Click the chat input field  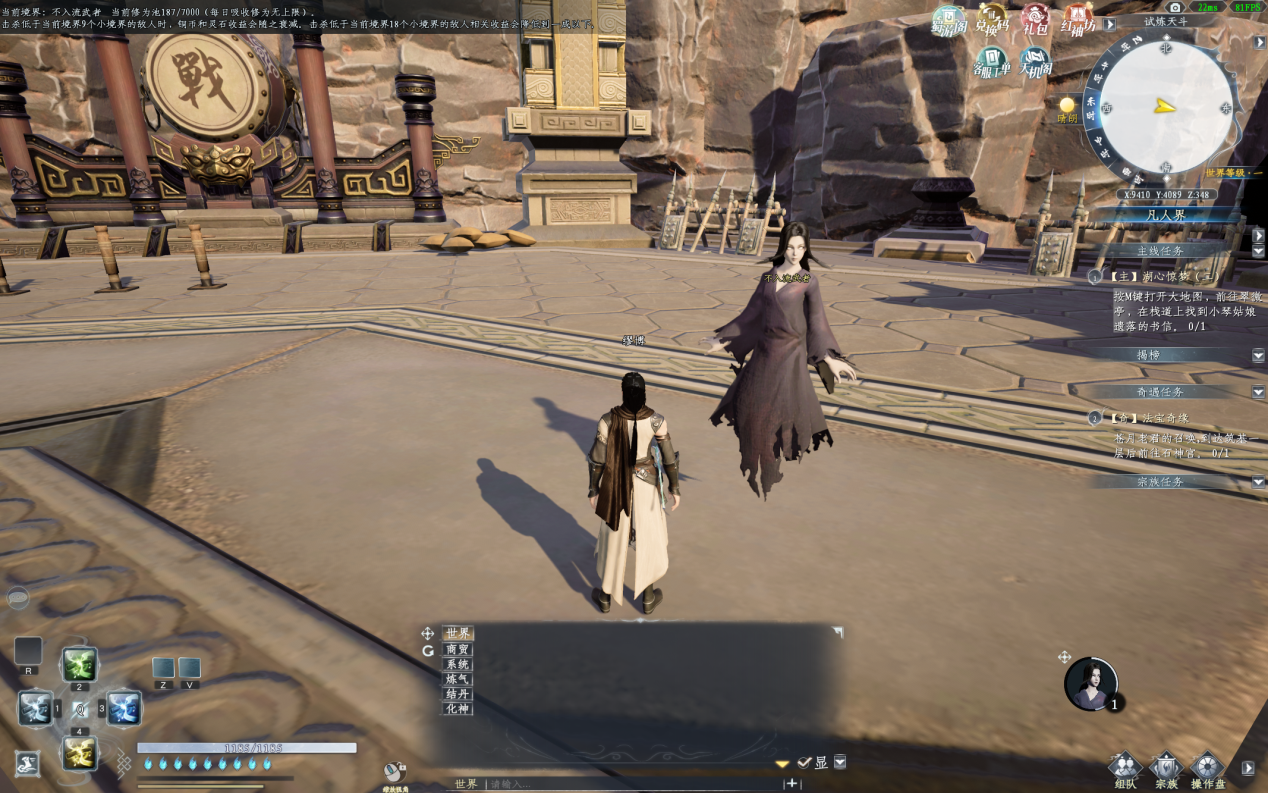coord(630,784)
